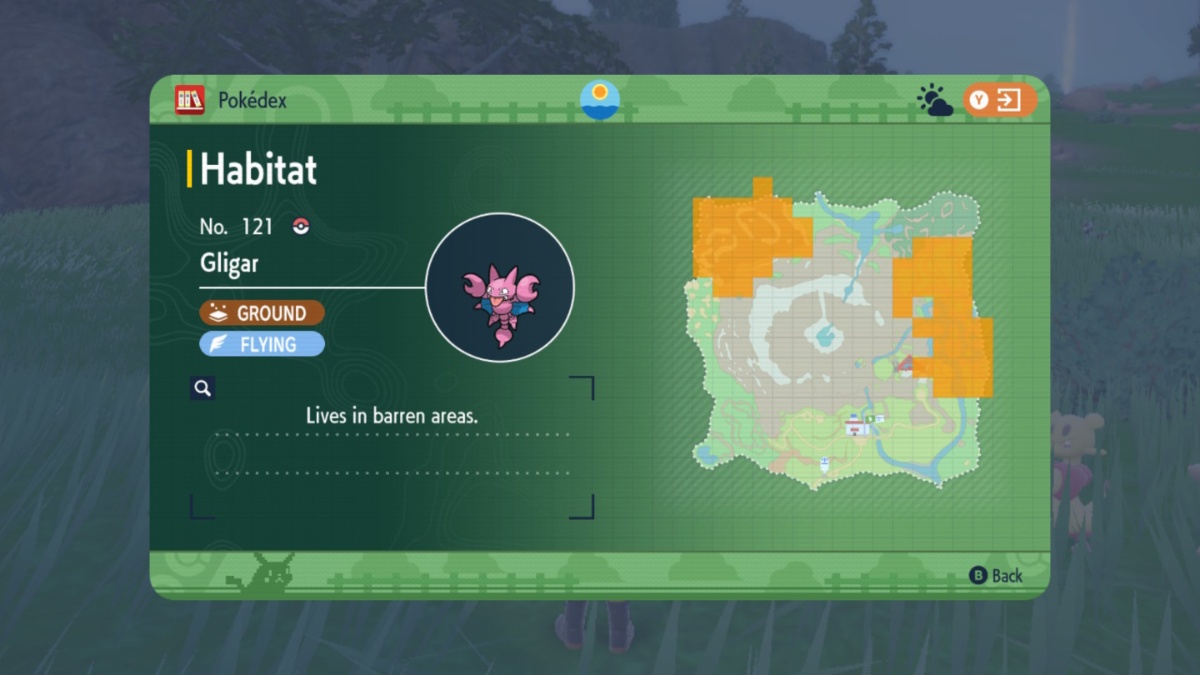Screen dimensions: 1200x675
Task: Click the Kitakami habitat map
Action: point(838,335)
